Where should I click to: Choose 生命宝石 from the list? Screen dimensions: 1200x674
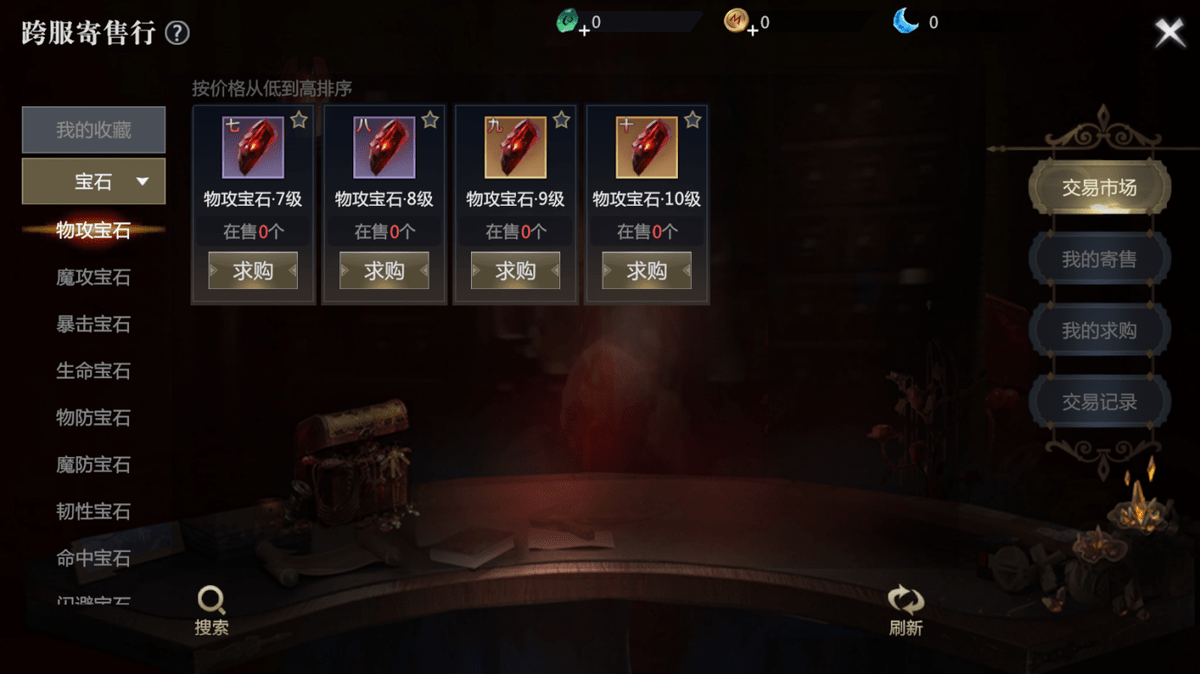pos(93,371)
